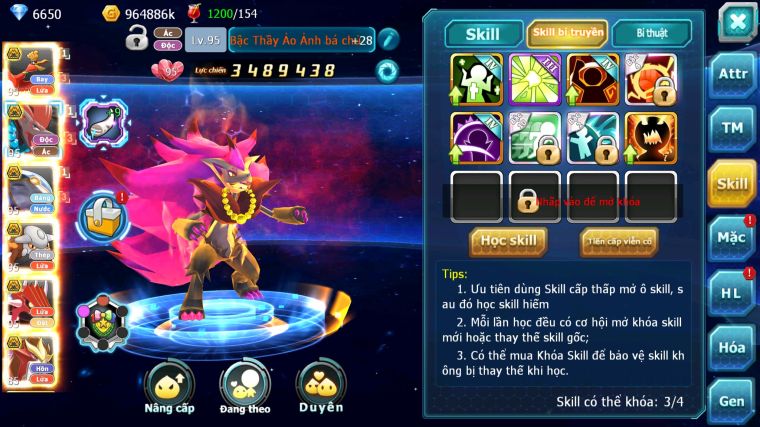
Task: Switch to the Skill sub-tab
Action: coord(483,34)
